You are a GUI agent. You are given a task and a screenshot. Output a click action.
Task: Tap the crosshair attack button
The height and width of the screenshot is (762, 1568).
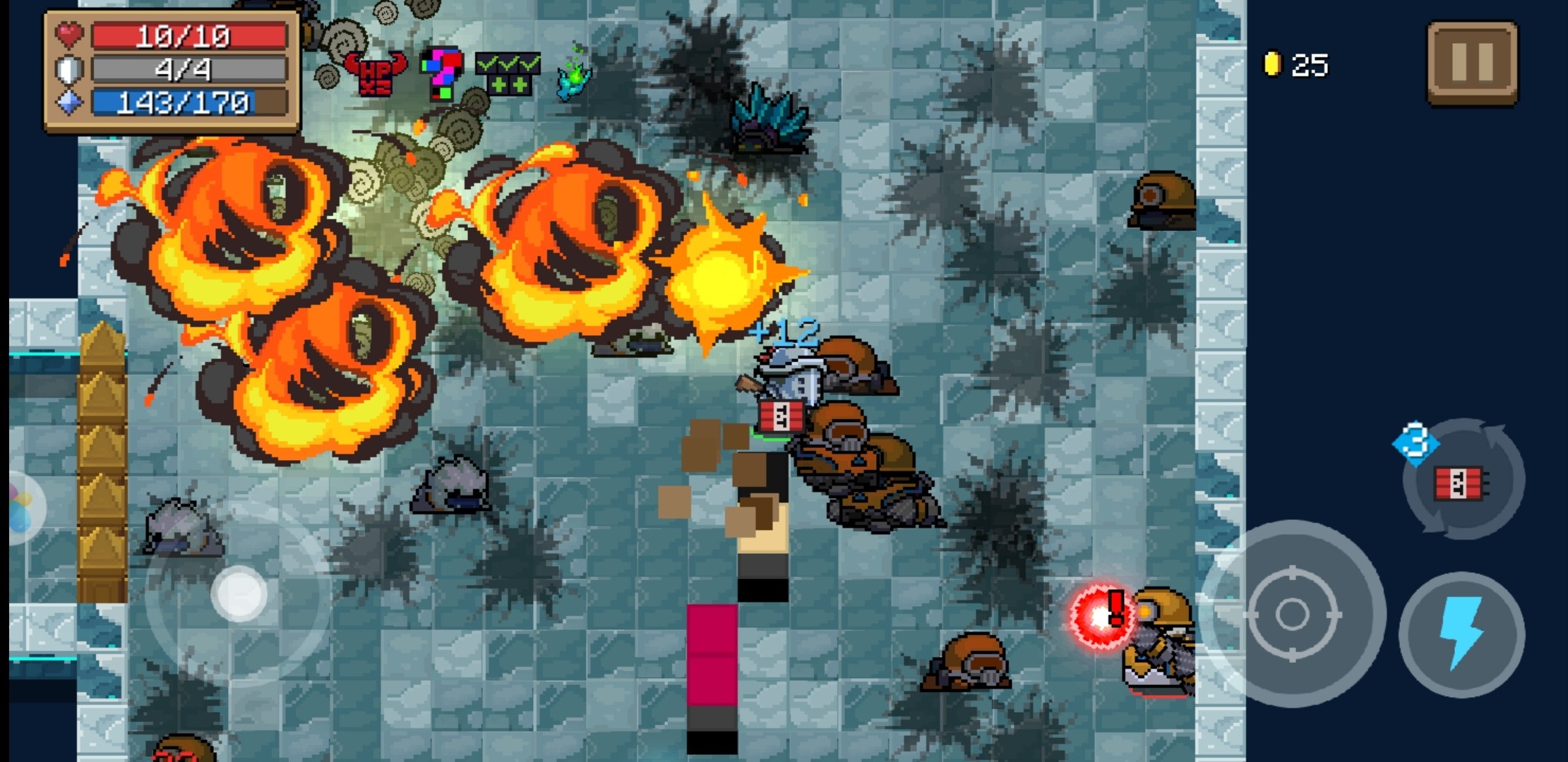[1292, 614]
